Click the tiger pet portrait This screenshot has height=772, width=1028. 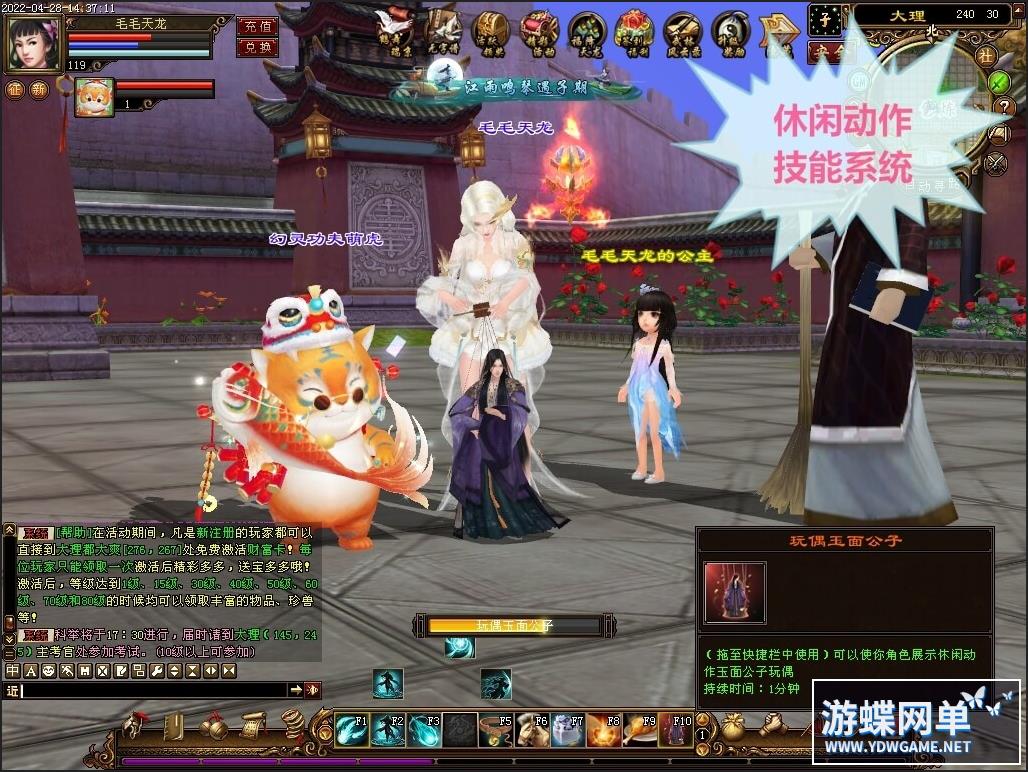(x=94, y=97)
